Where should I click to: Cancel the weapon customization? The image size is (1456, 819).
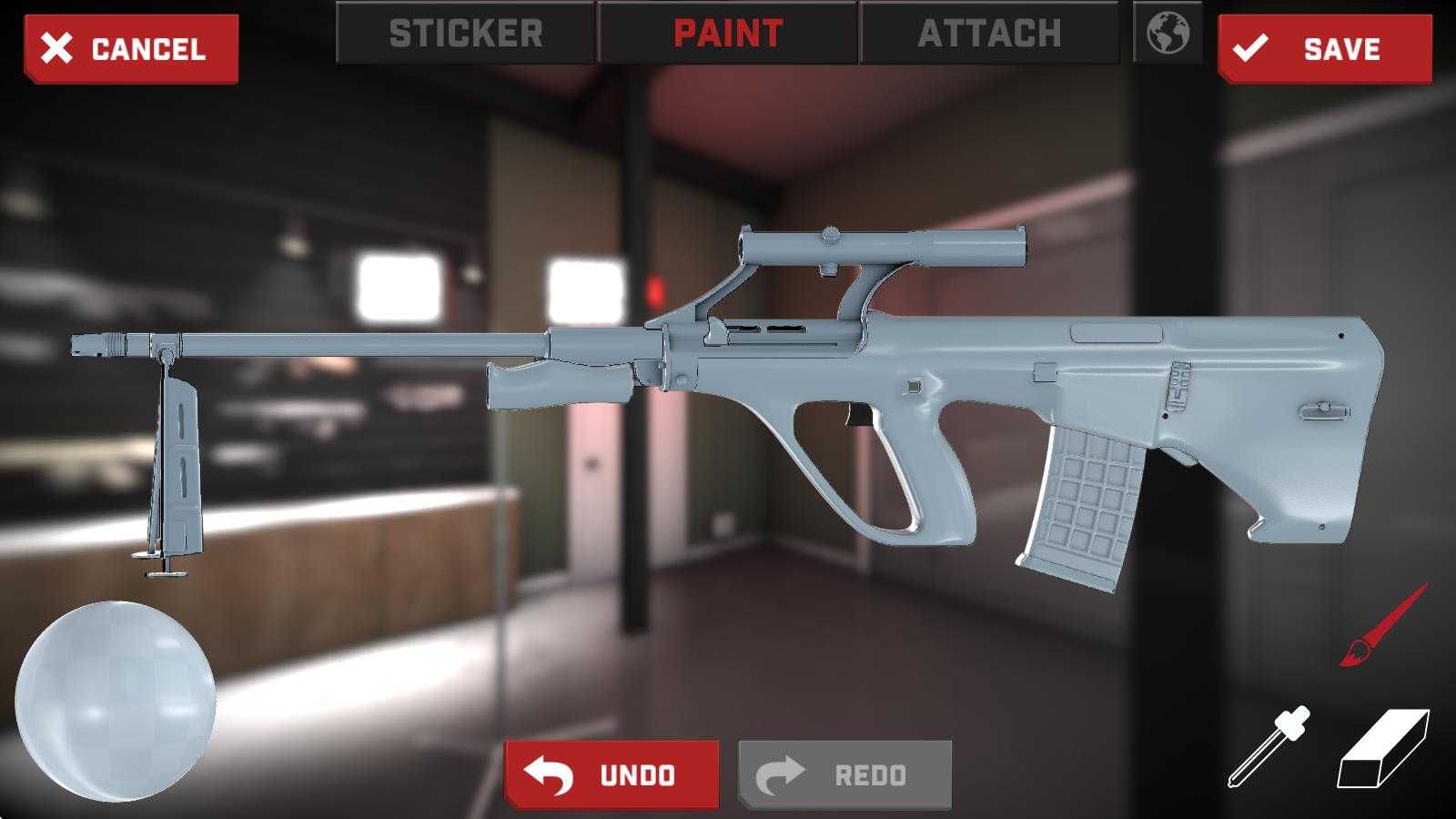(x=131, y=48)
